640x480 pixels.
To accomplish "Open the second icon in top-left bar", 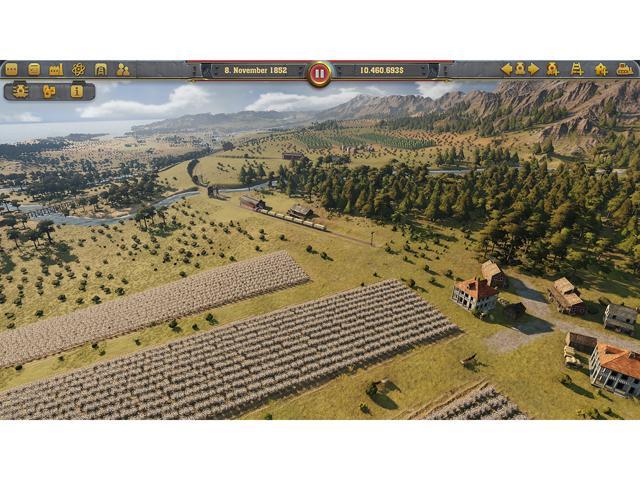I will pos(34,69).
